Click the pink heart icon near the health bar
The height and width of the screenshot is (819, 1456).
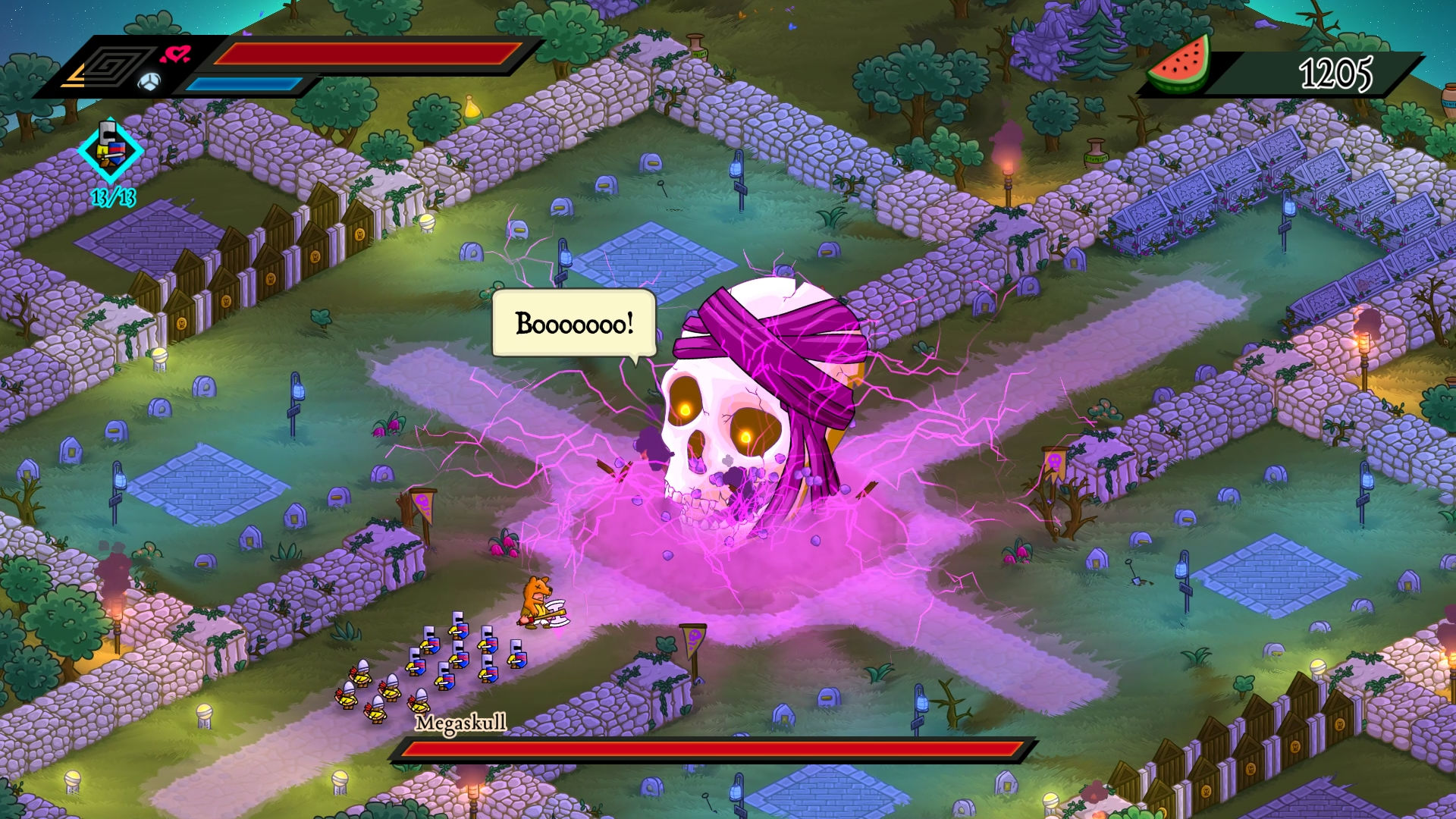pyautogui.click(x=175, y=53)
